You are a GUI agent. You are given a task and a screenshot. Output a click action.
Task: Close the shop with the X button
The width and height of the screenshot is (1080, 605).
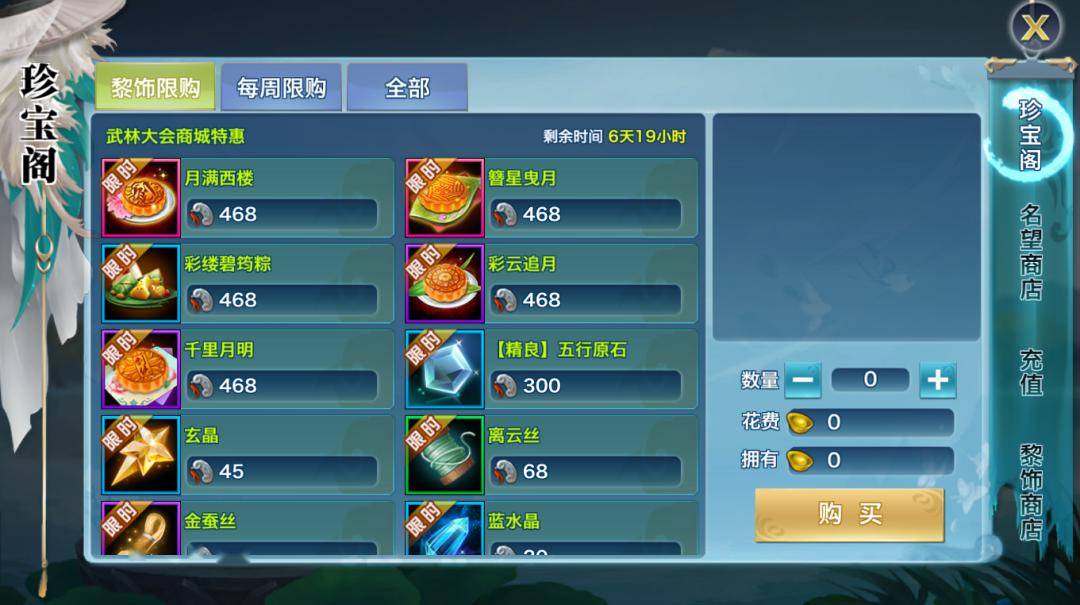(x=1035, y=27)
